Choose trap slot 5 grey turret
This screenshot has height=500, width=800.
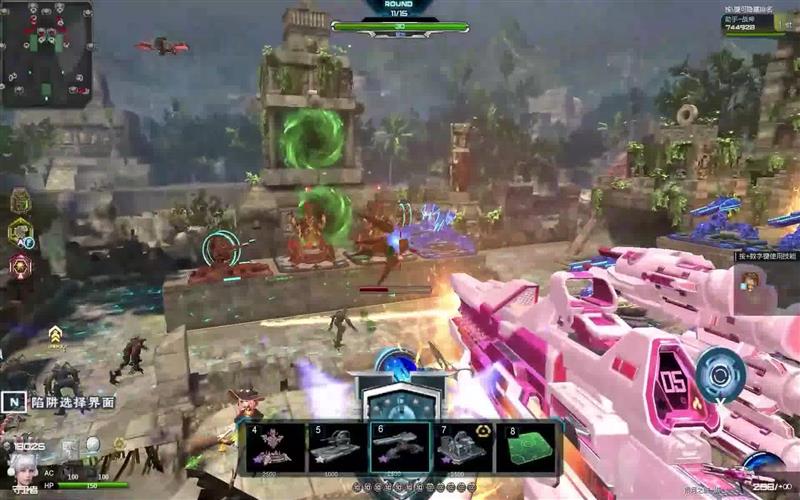(337, 447)
